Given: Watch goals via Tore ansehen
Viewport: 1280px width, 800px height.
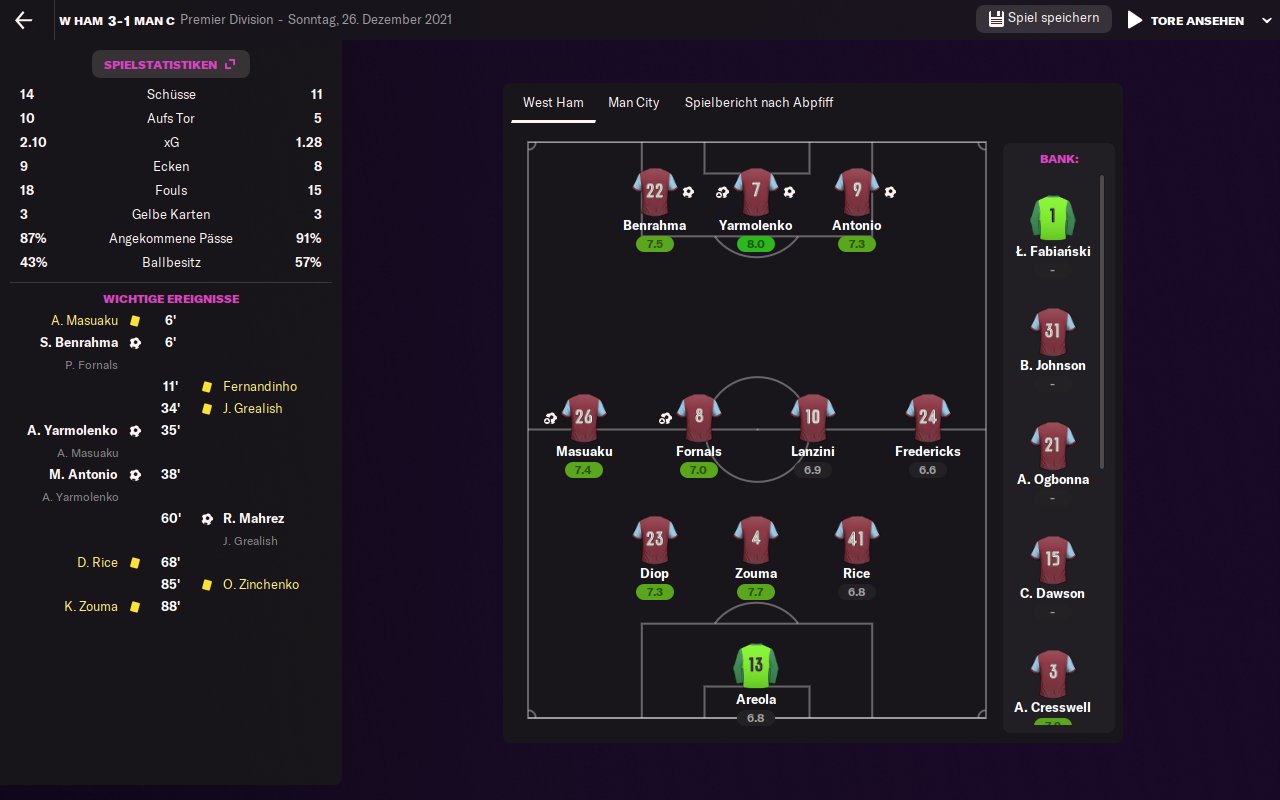Looking at the screenshot, I should tap(1186, 20).
